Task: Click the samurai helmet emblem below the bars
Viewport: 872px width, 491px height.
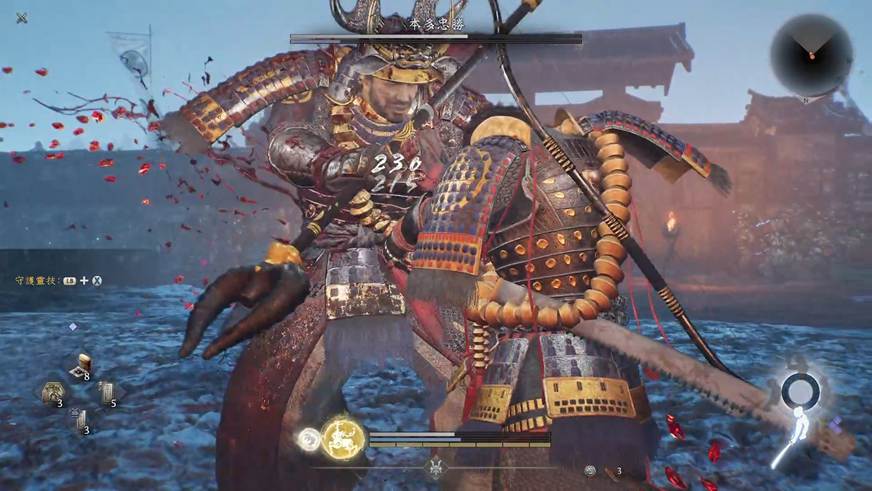Action: click(436, 467)
